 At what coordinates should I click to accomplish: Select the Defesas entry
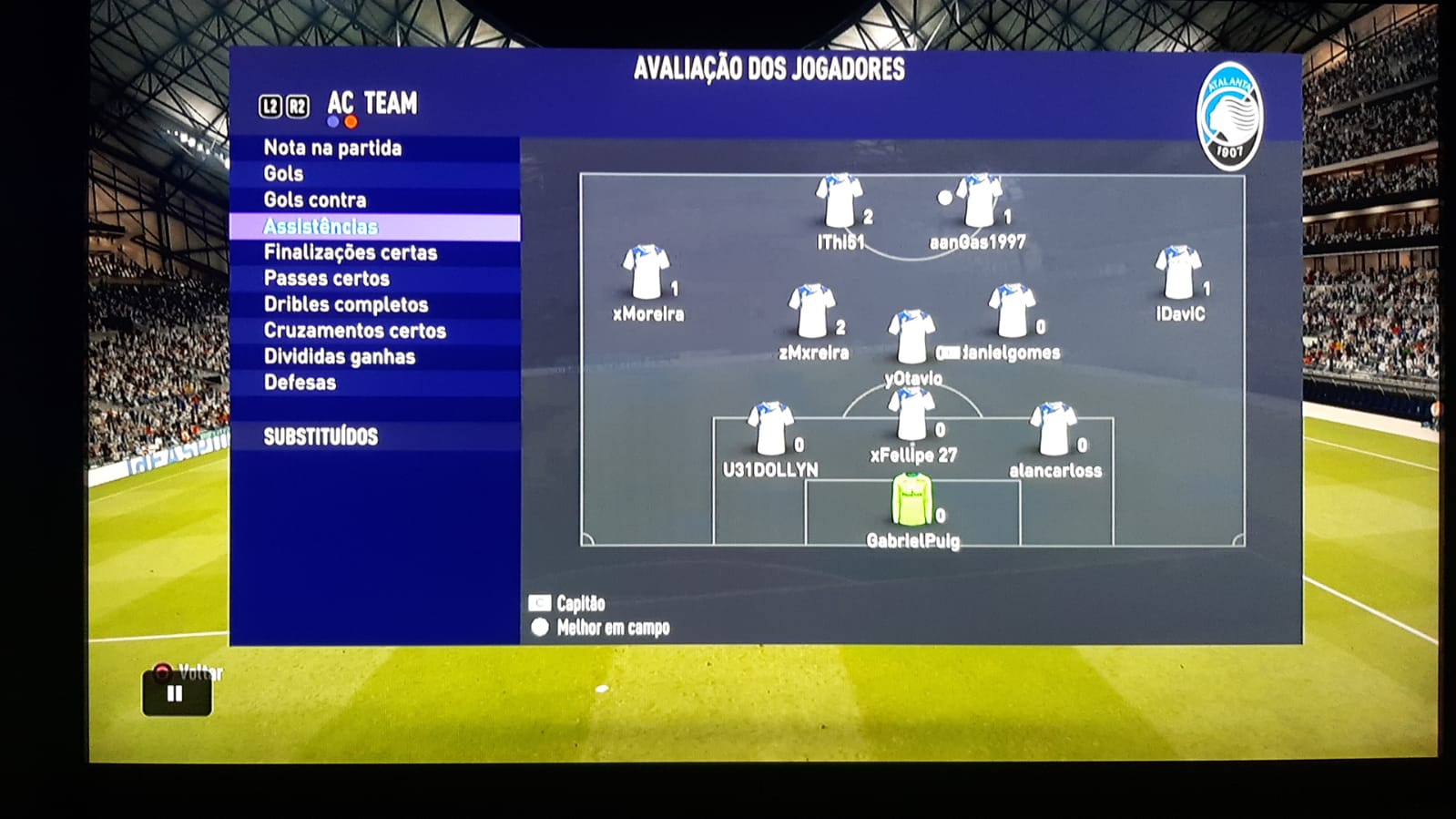tap(300, 383)
